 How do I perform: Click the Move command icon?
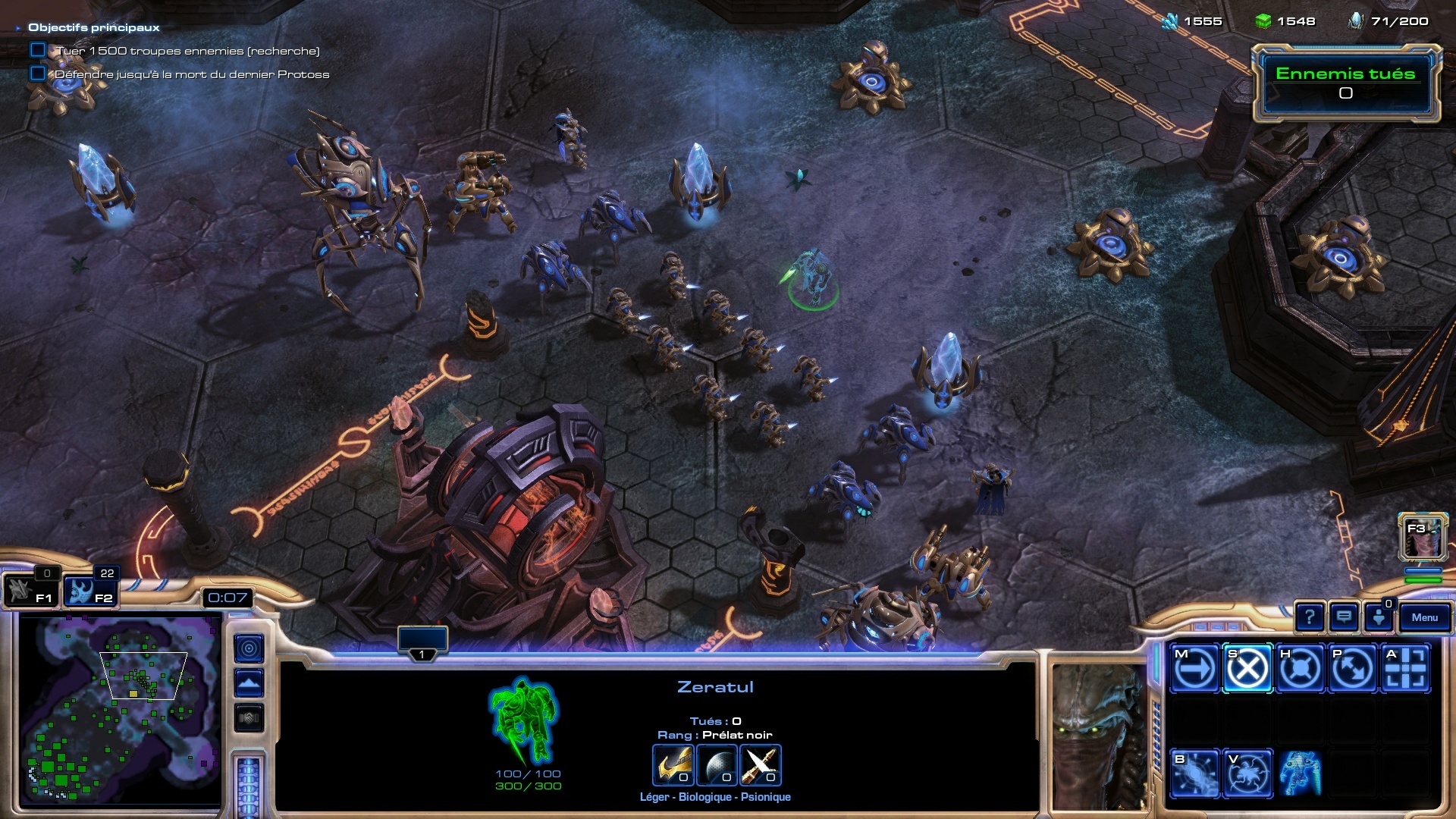click(1194, 669)
